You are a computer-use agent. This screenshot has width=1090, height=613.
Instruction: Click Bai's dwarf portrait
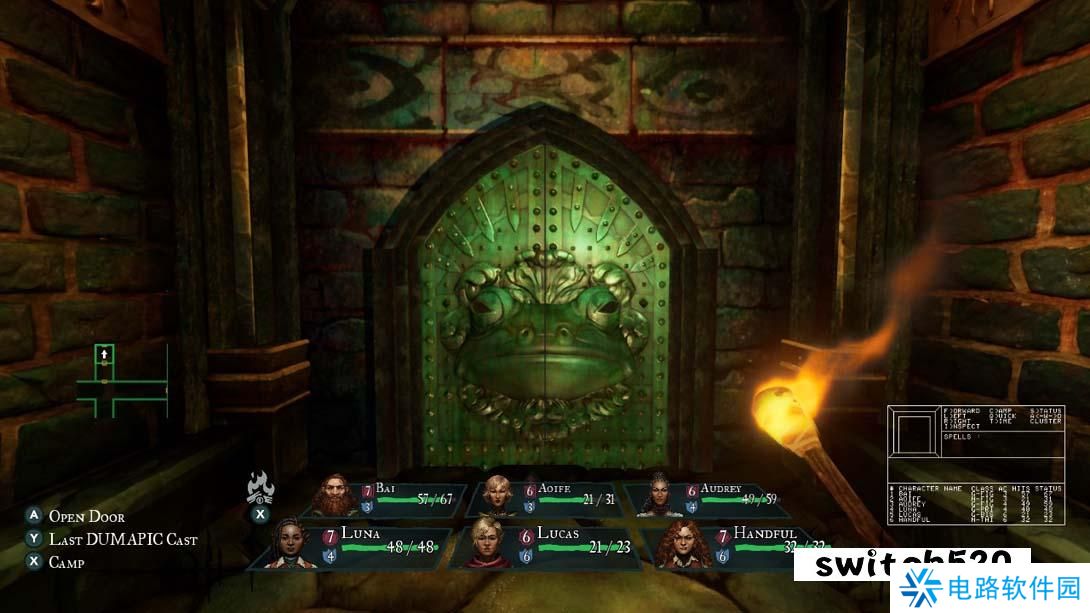338,495
